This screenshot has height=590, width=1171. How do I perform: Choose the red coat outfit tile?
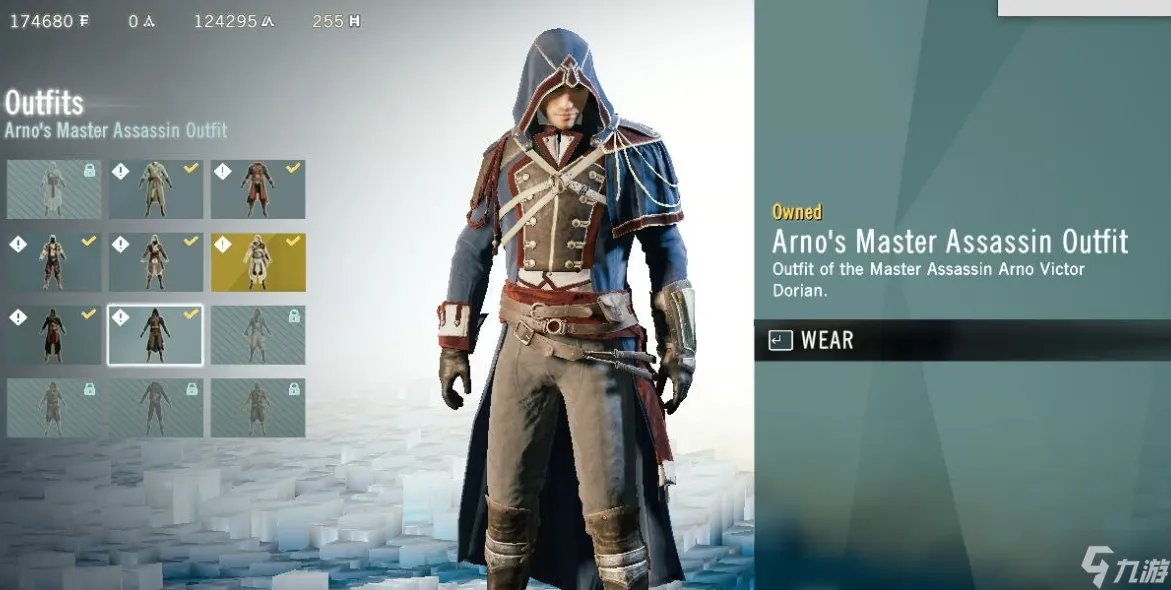pyautogui.click(x=258, y=189)
